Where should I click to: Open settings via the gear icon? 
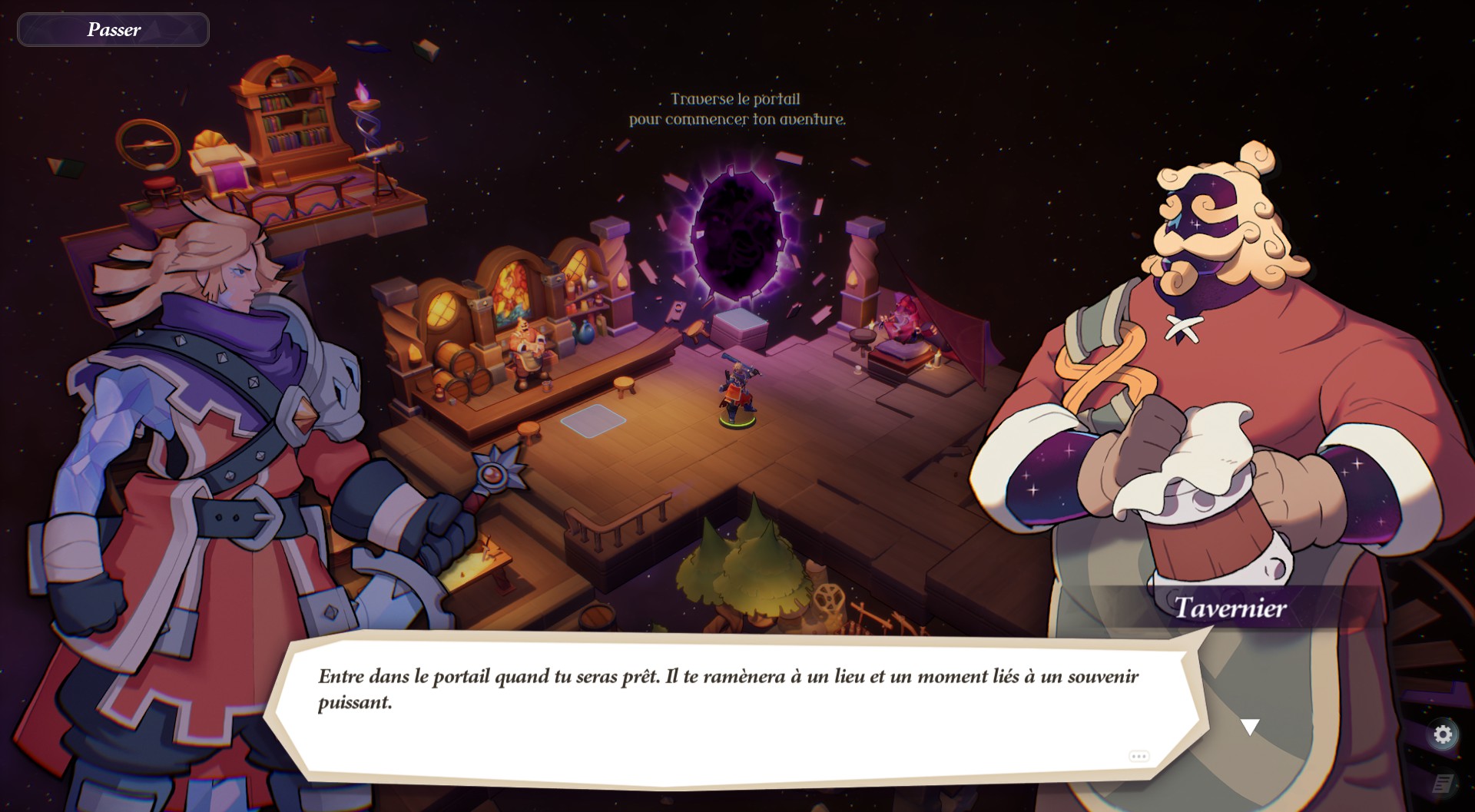pyautogui.click(x=1443, y=734)
